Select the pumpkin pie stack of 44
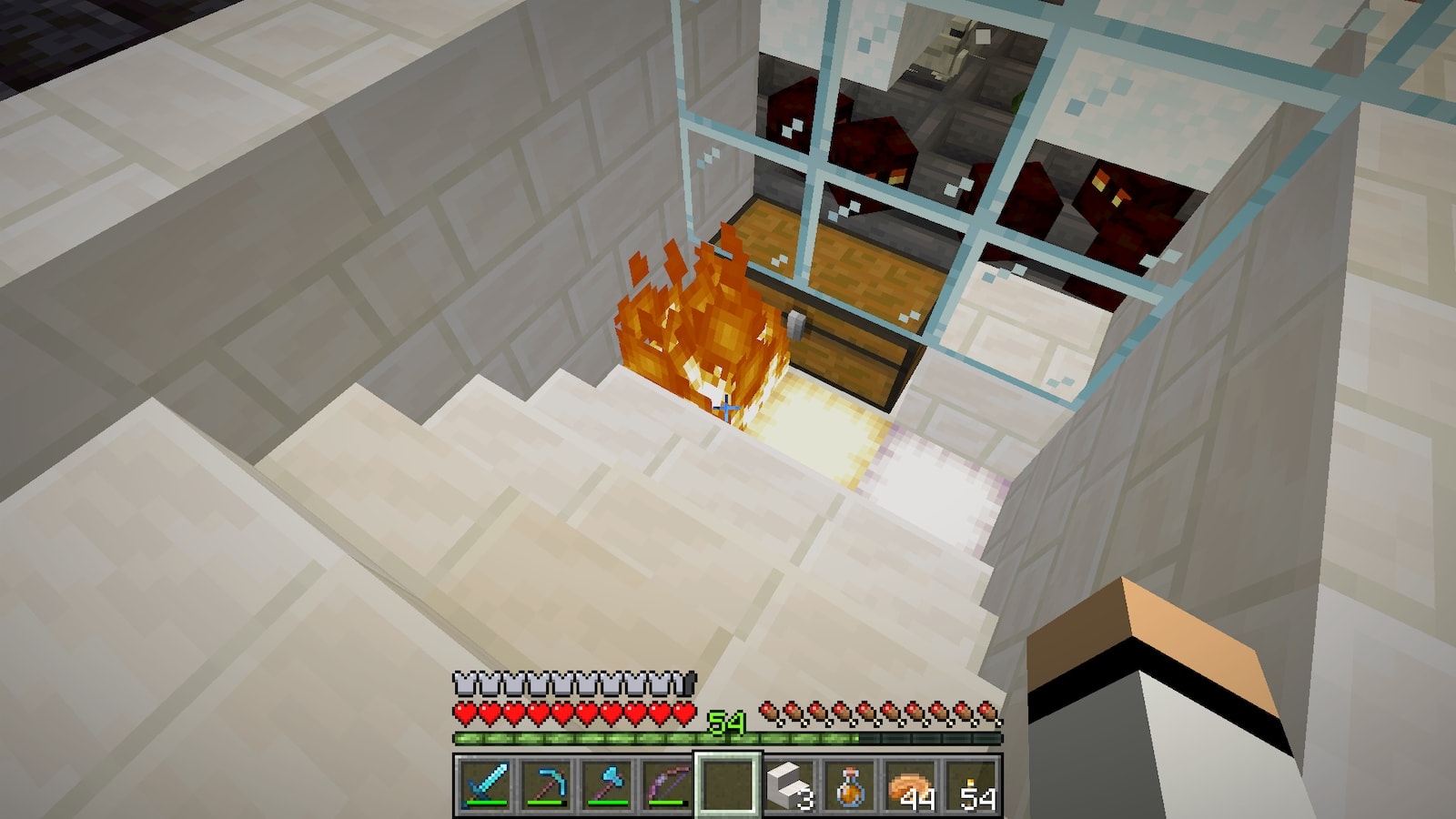The width and height of the screenshot is (1456, 819). point(911,784)
